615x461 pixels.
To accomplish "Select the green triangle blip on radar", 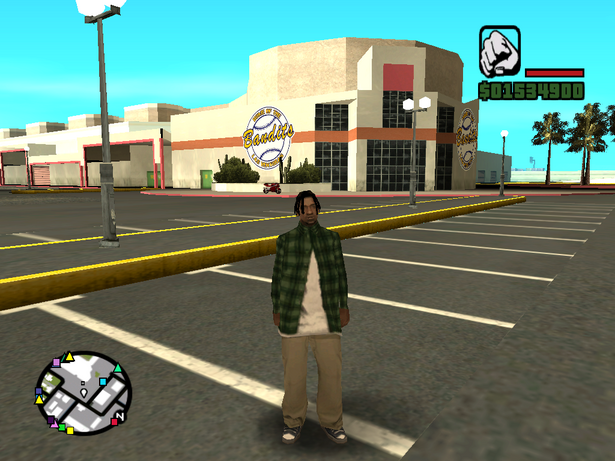I will pos(118,368).
